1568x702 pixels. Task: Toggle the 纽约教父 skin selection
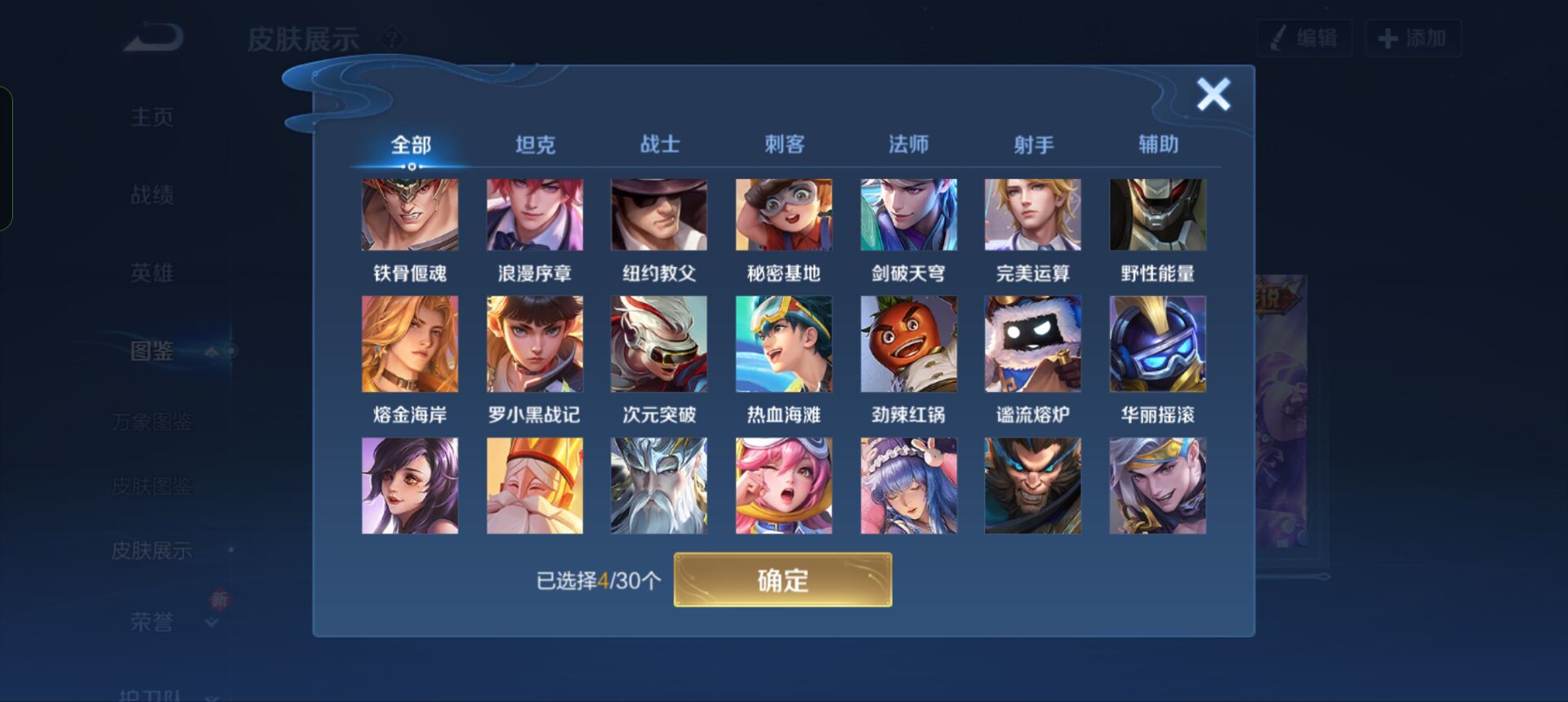pyautogui.click(x=658, y=214)
